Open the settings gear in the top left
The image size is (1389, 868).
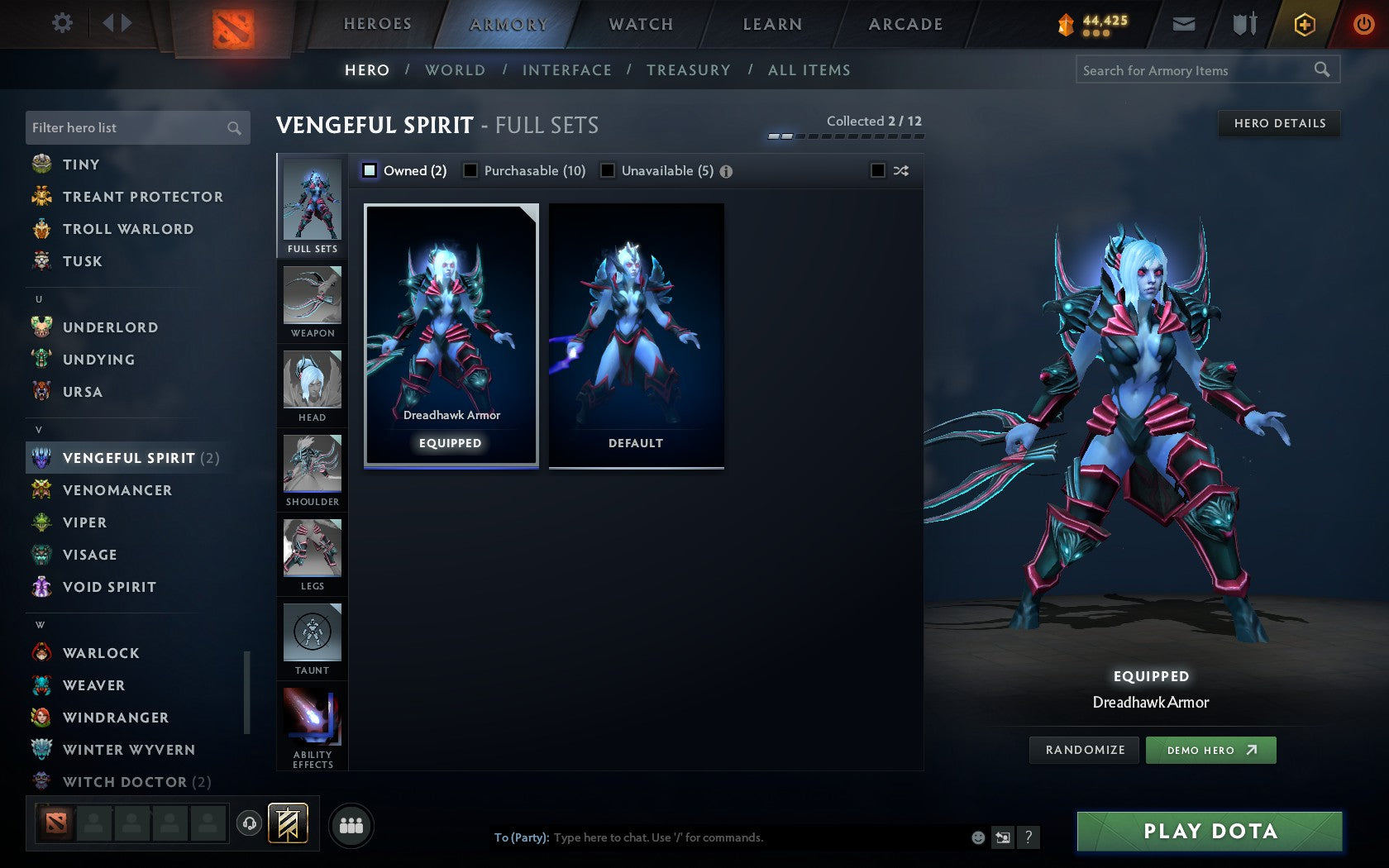(x=60, y=23)
